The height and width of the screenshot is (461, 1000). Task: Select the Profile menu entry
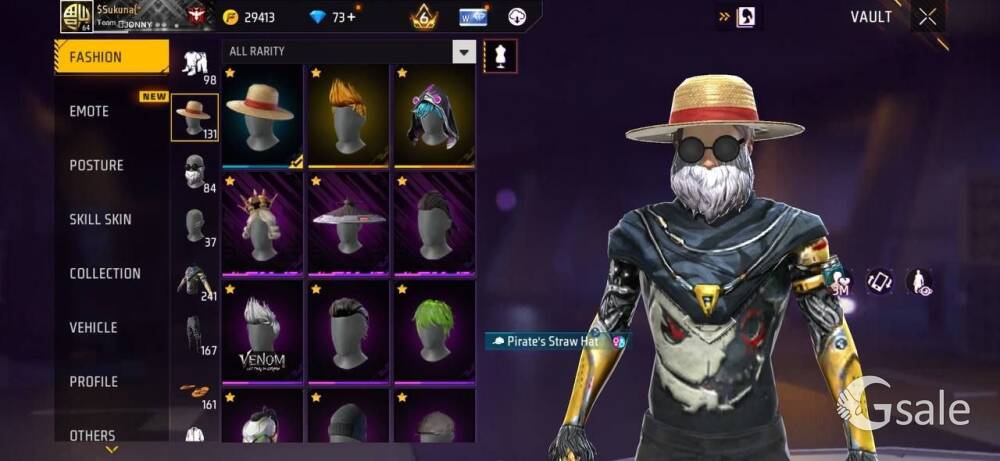pos(93,381)
